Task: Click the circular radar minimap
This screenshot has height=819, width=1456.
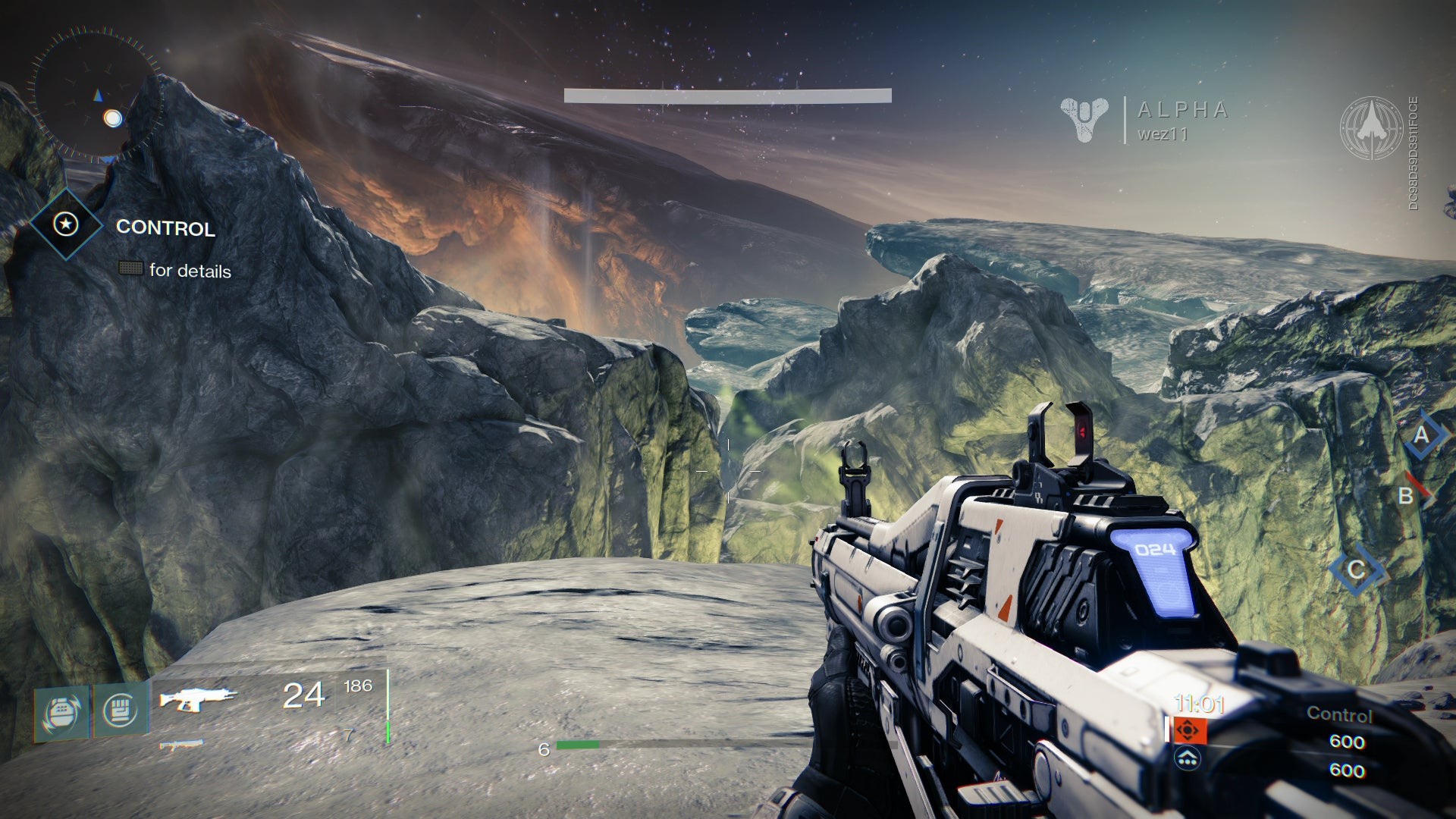Action: pos(96,93)
